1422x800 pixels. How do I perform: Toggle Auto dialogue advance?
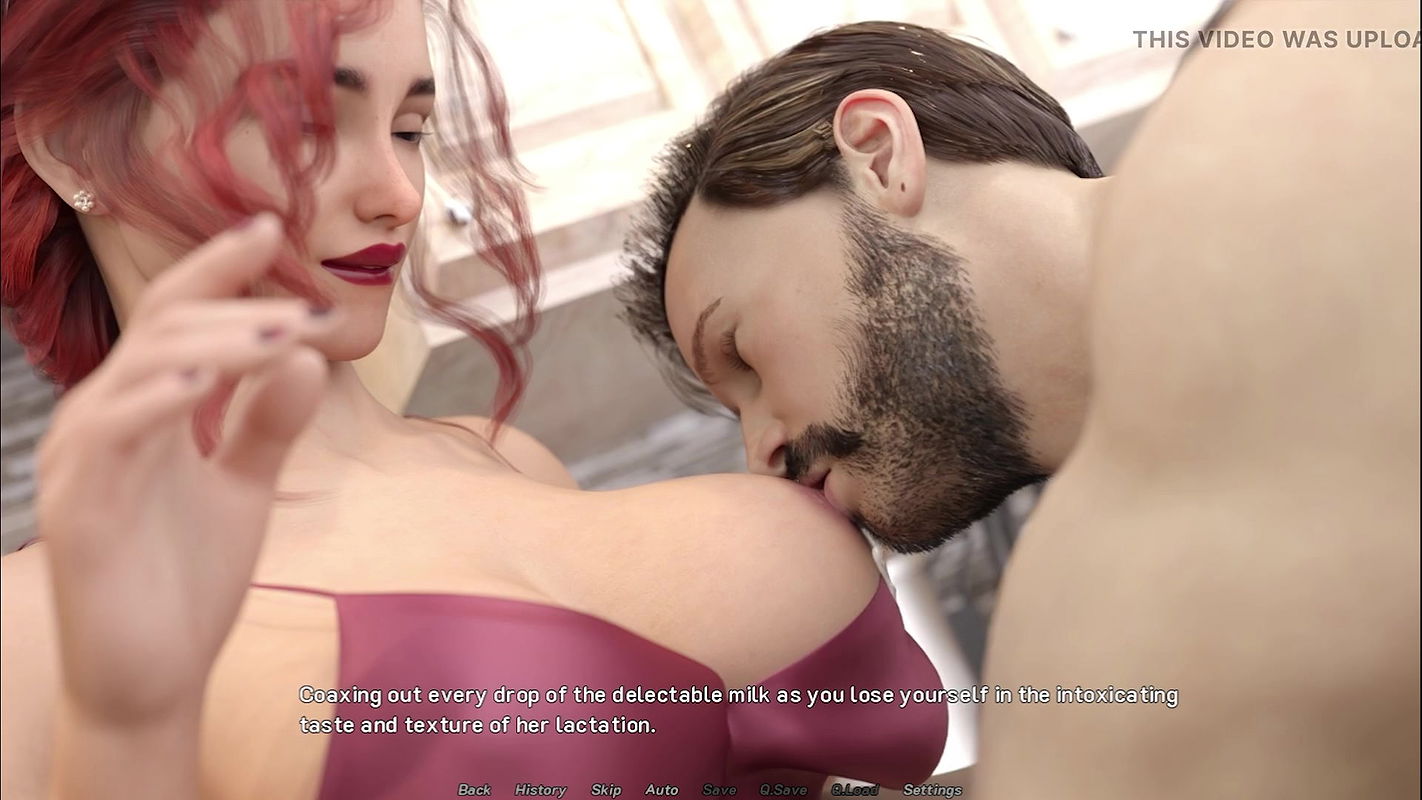(x=661, y=790)
